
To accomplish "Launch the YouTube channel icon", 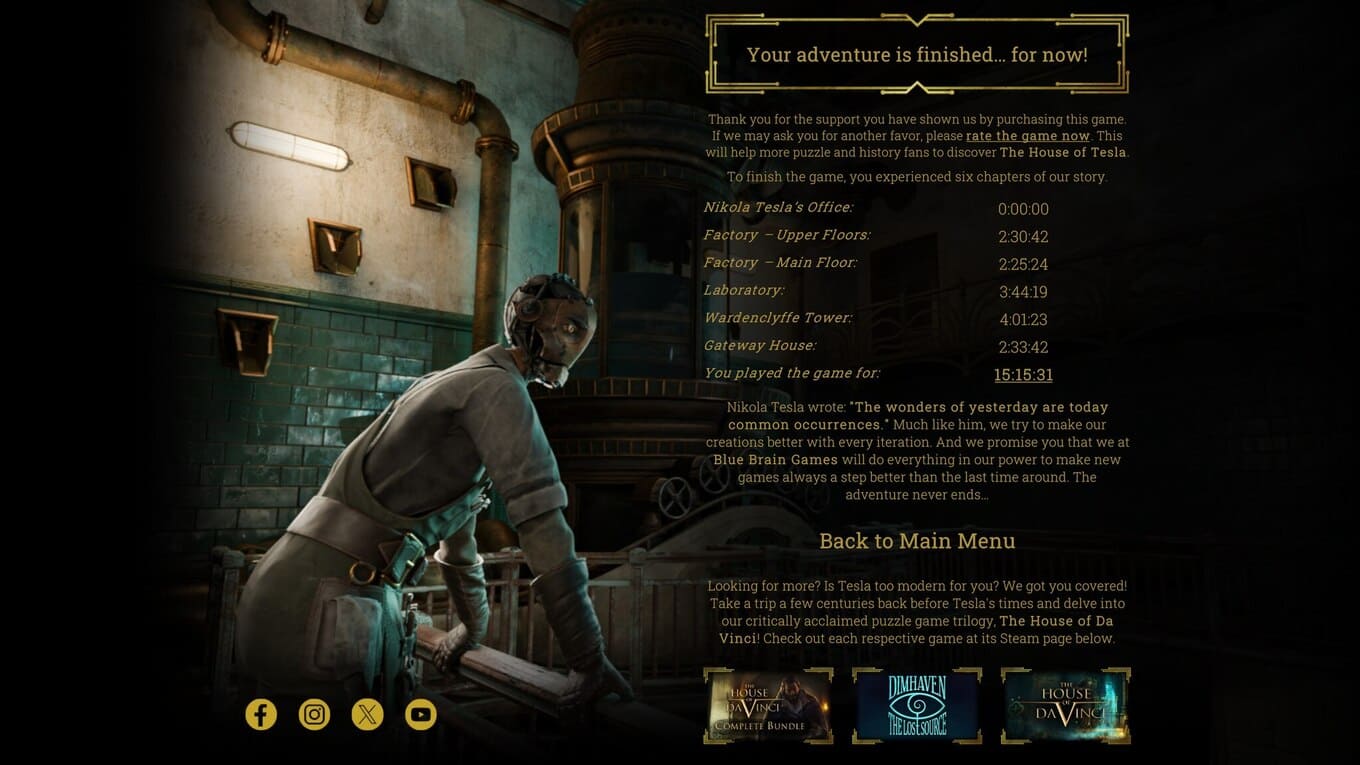I will point(421,714).
